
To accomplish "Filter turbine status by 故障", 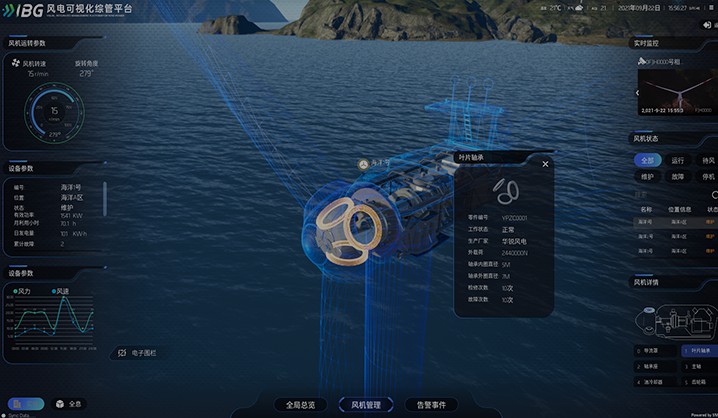I will pos(678,177).
